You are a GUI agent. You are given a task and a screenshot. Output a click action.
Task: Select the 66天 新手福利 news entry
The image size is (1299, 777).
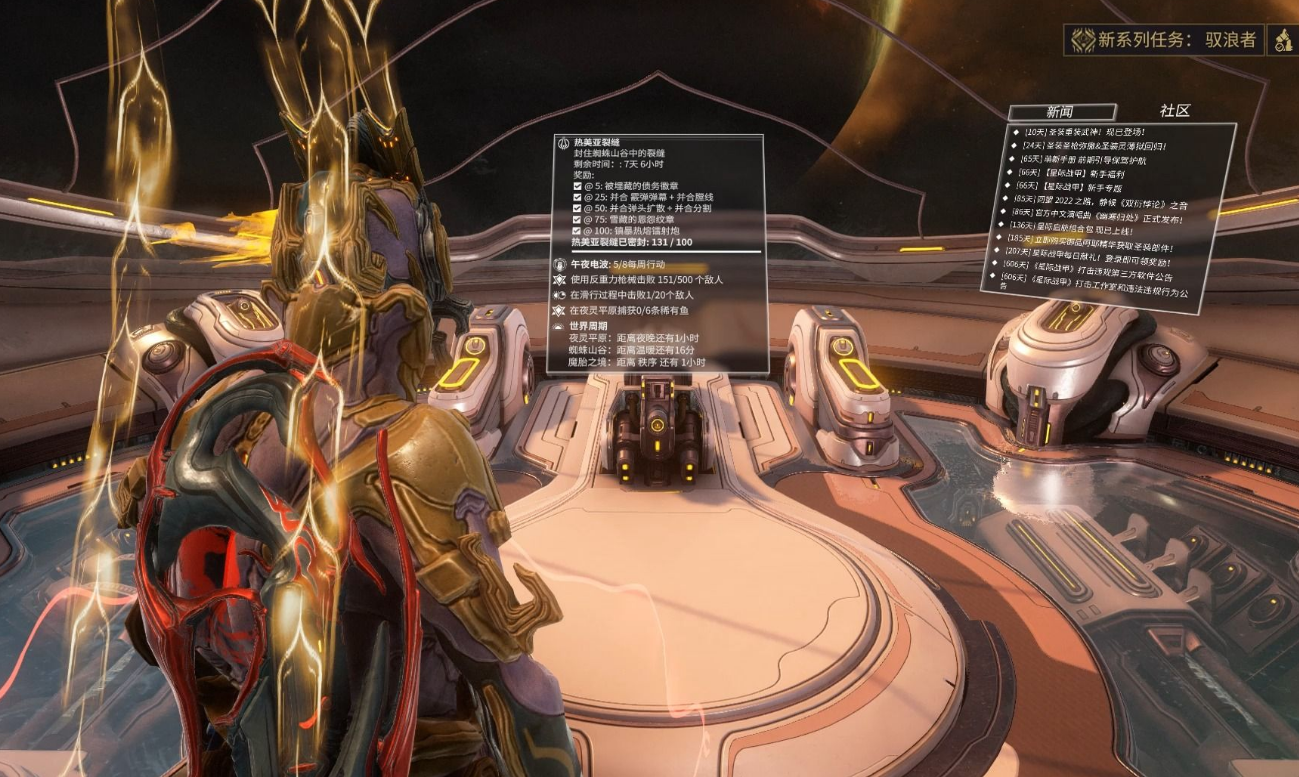point(1073,173)
